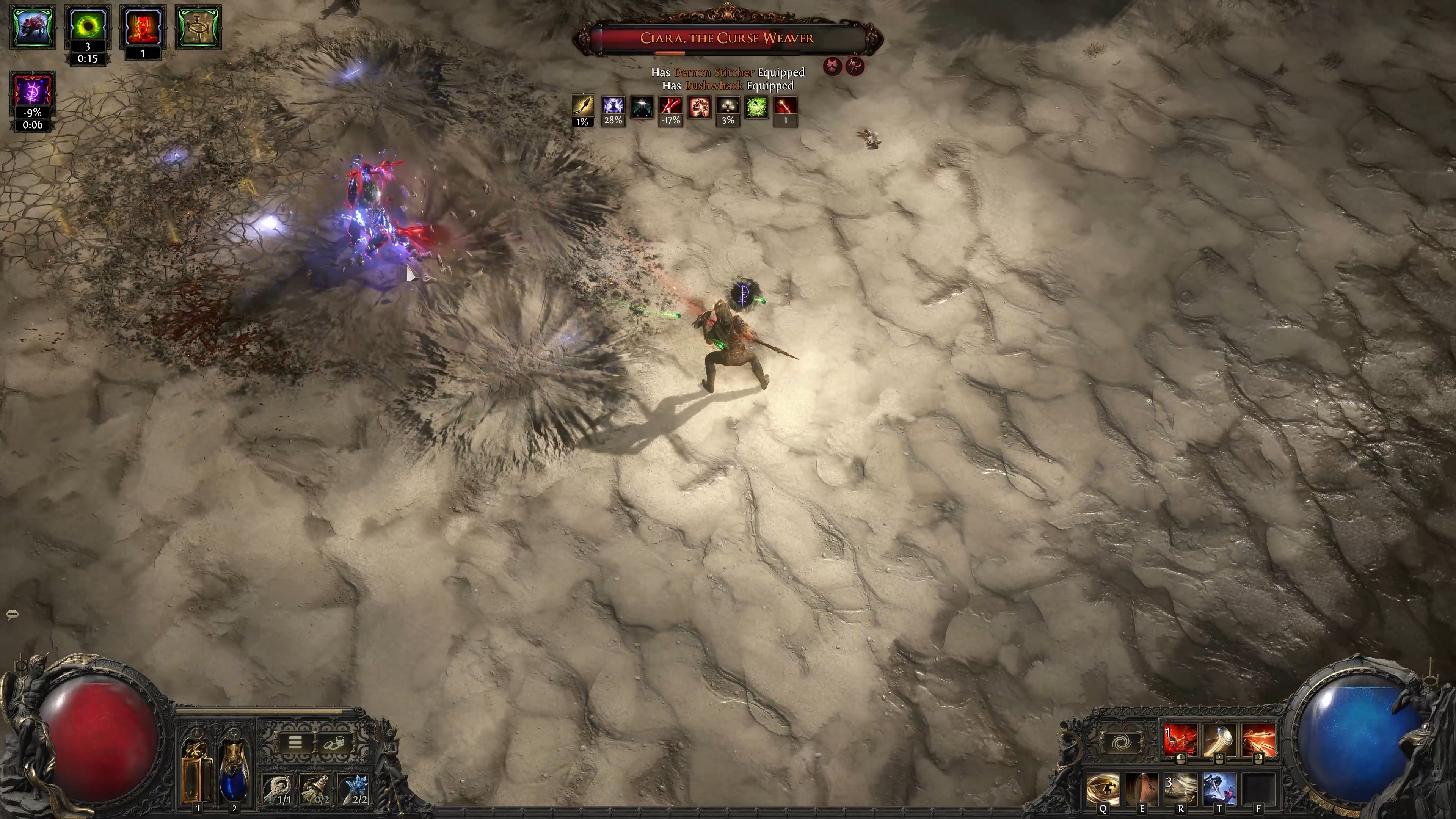Viewport: 1456px width, 819px height.
Task: Open the coins and rings shop button
Action: tap(333, 743)
